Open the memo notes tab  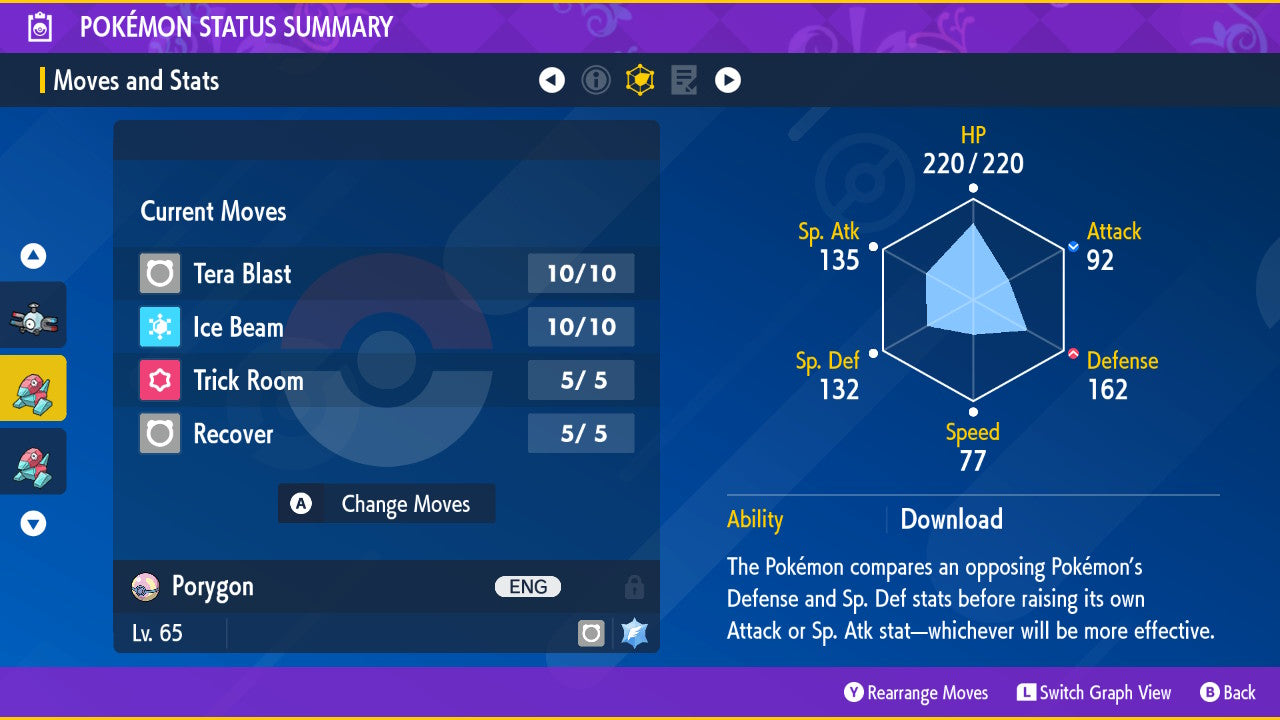(x=684, y=80)
